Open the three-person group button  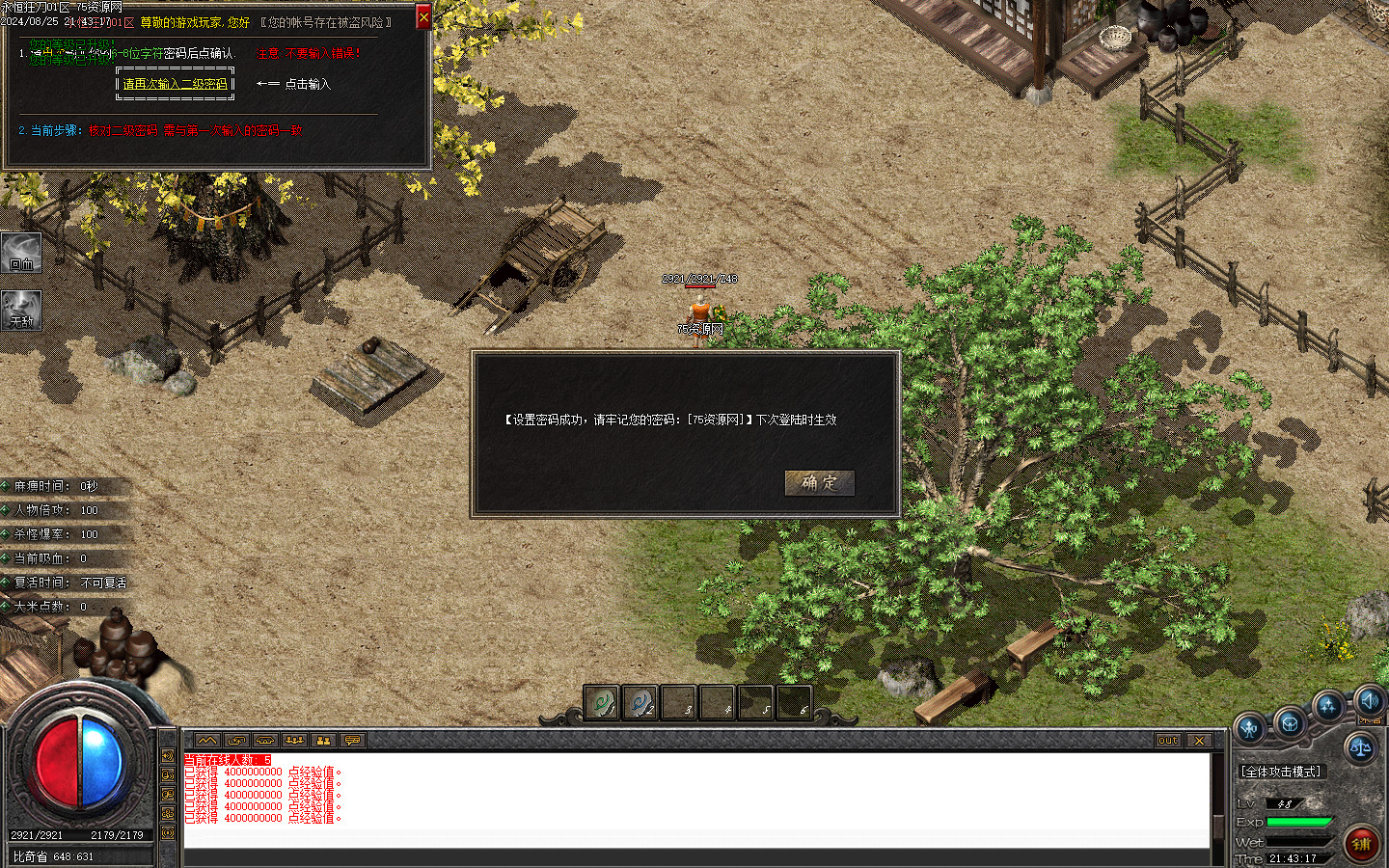tap(294, 741)
